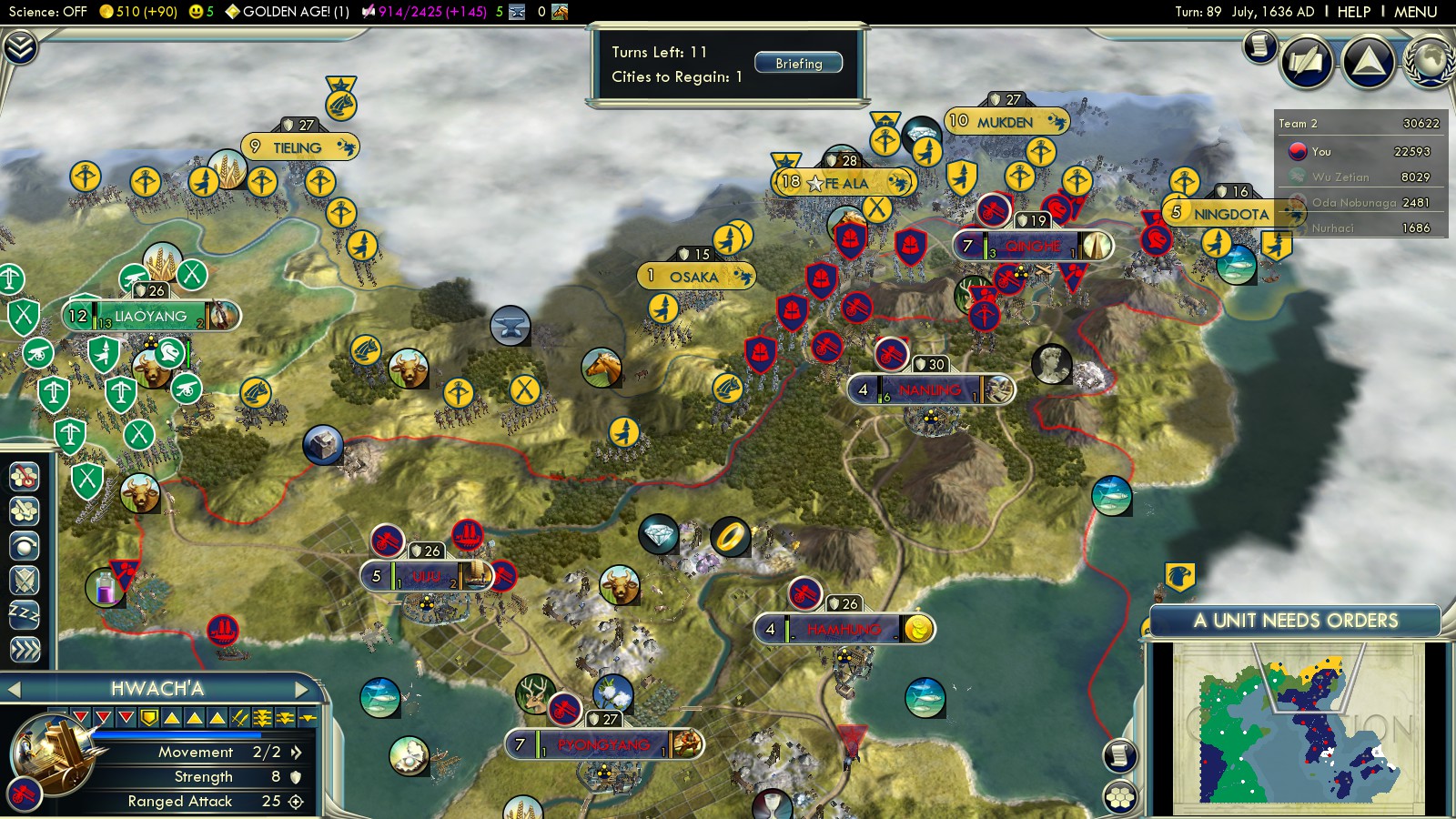Click the minimap to jump the camera
The height and width of the screenshot is (819, 1456).
tap(1297, 728)
